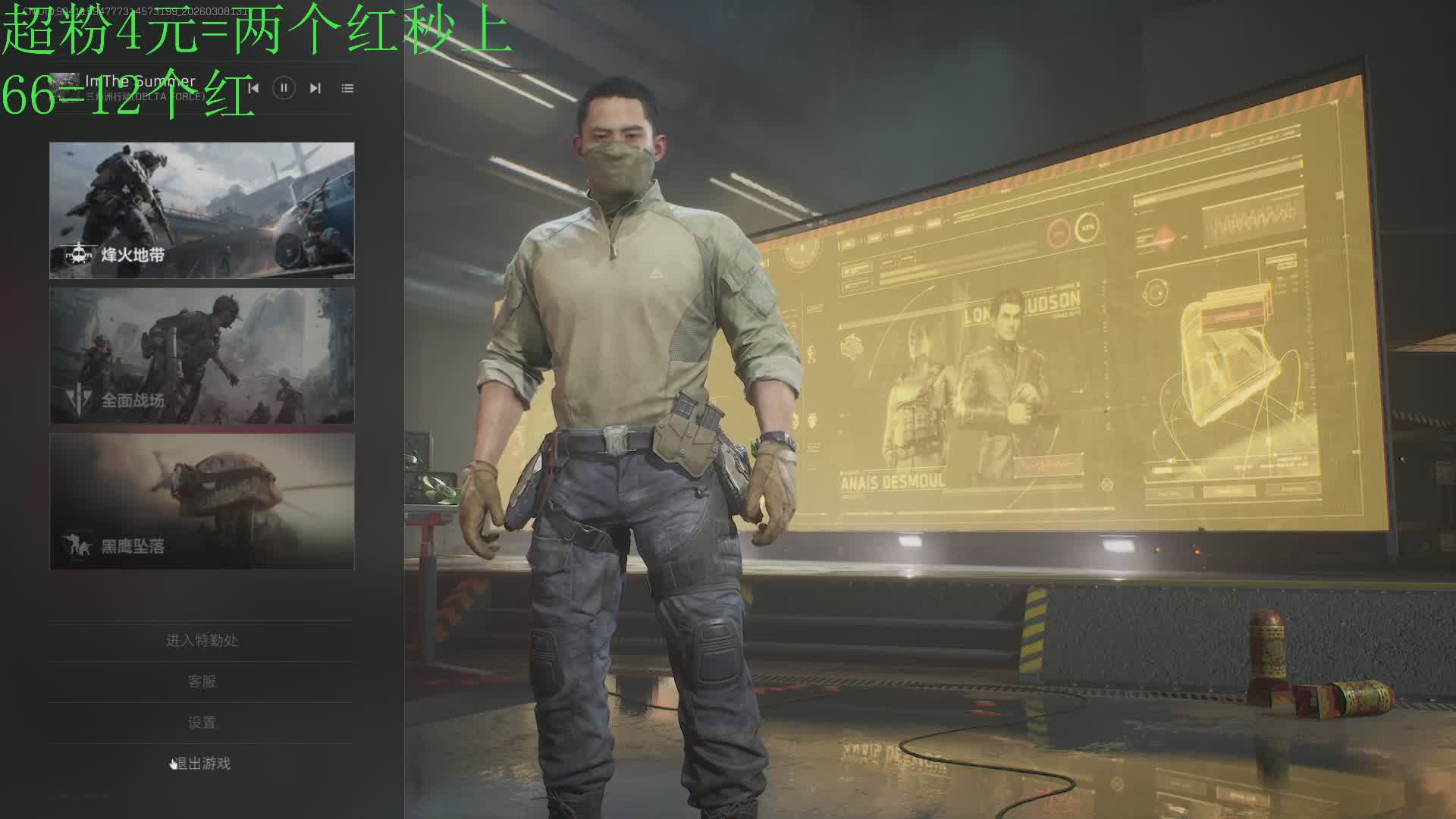
Task: Select the 烽火地带 game mode card
Action: coord(202,210)
